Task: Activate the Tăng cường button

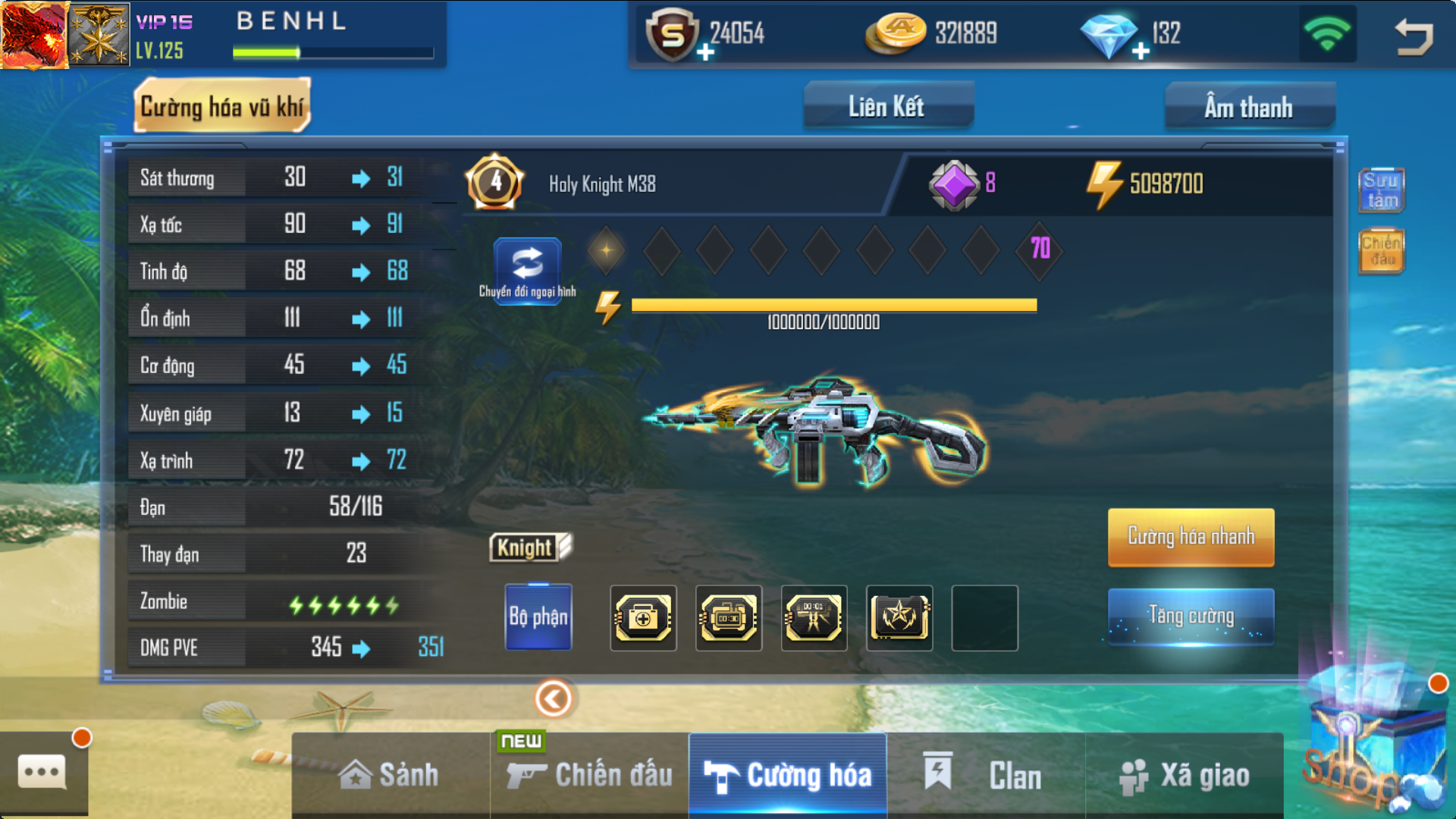Action: 1191,616
